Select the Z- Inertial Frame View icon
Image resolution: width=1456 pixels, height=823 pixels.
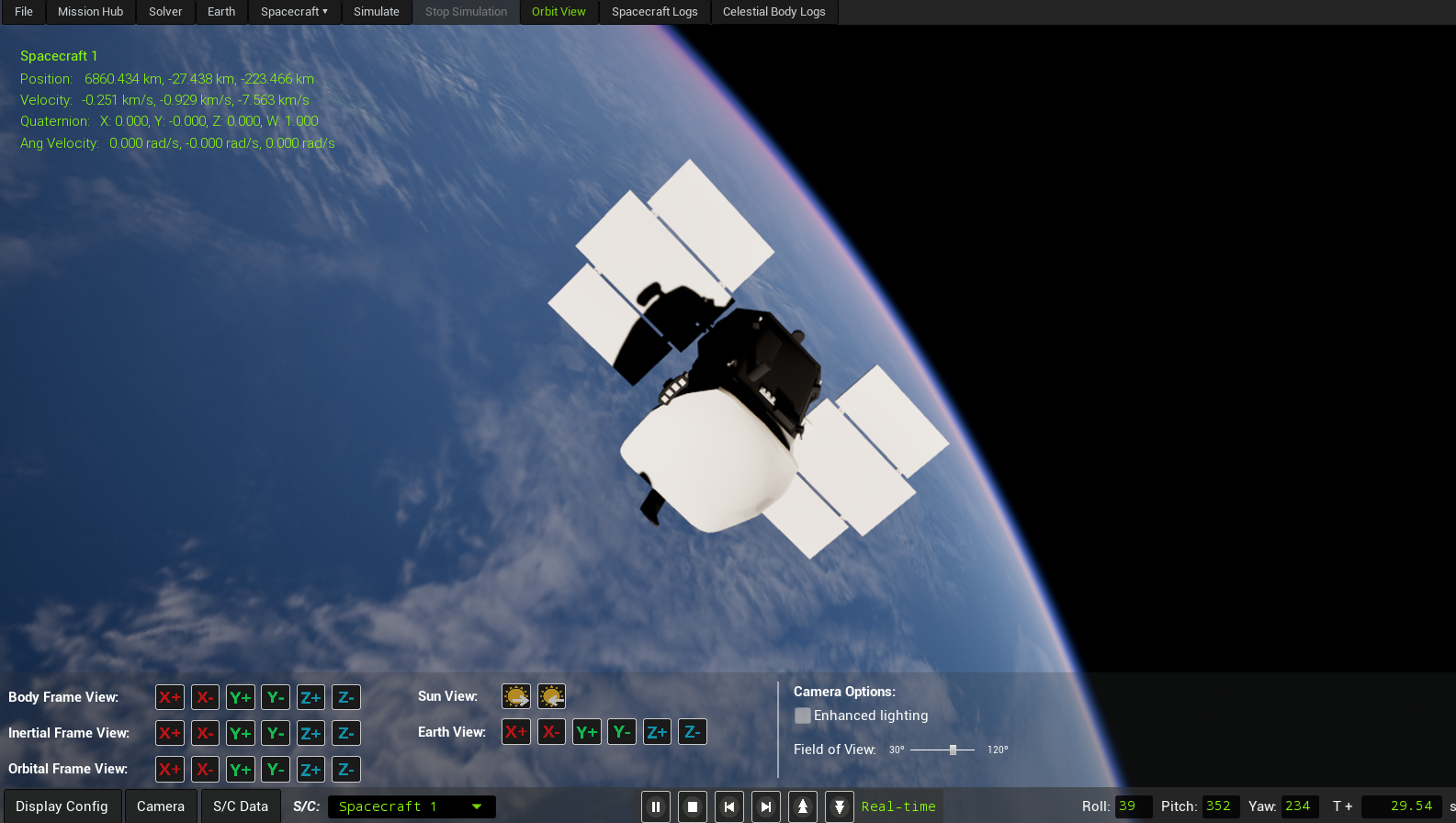coord(346,733)
